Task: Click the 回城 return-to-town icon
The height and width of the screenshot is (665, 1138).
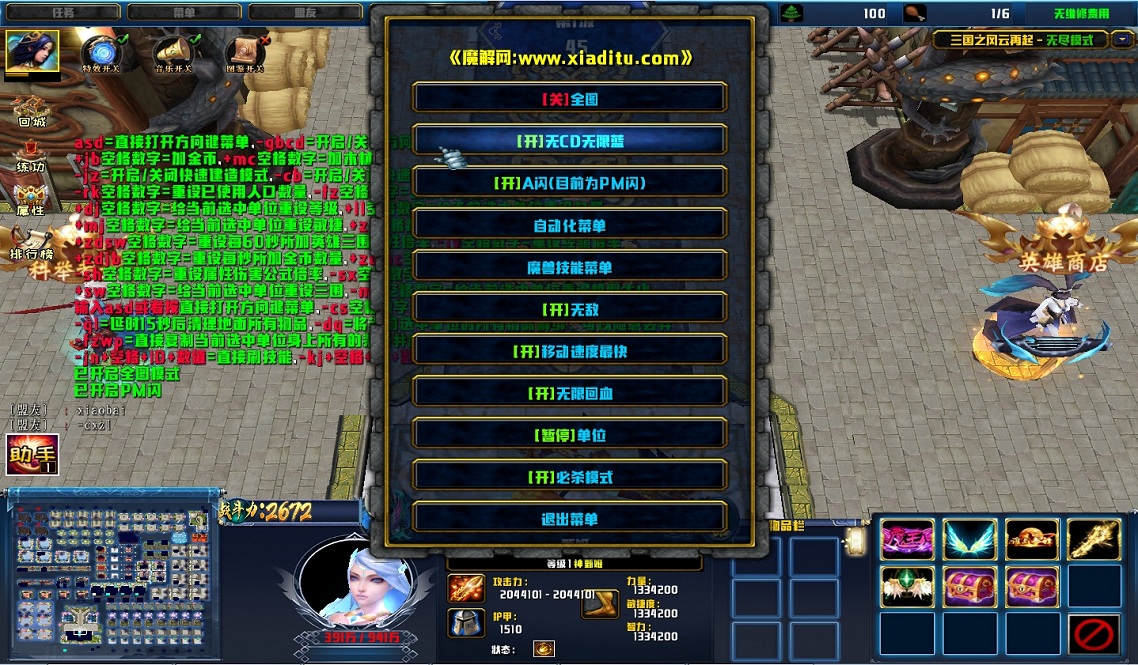Action: (x=31, y=110)
